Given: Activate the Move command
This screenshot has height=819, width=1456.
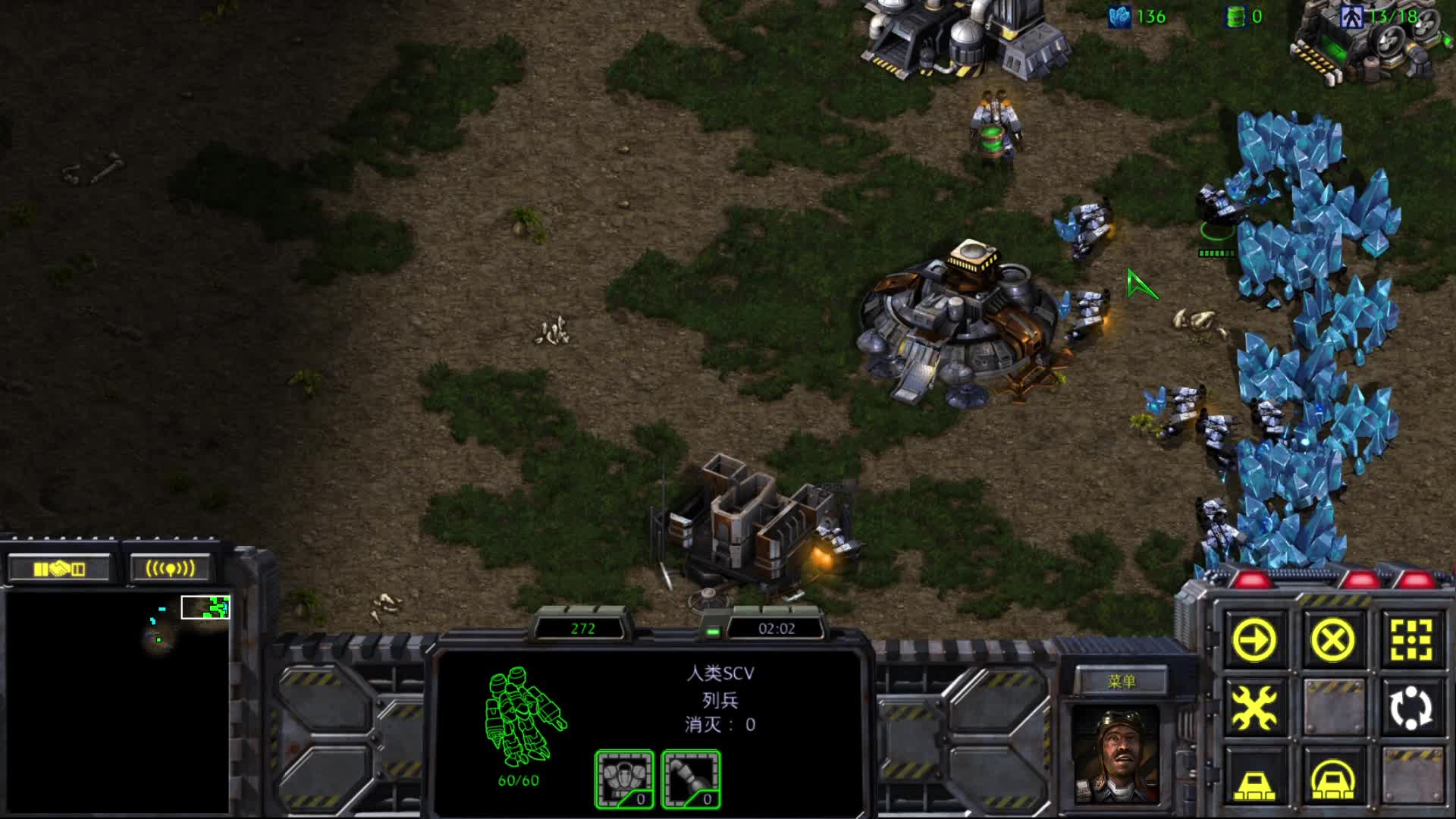Looking at the screenshot, I should tap(1255, 641).
